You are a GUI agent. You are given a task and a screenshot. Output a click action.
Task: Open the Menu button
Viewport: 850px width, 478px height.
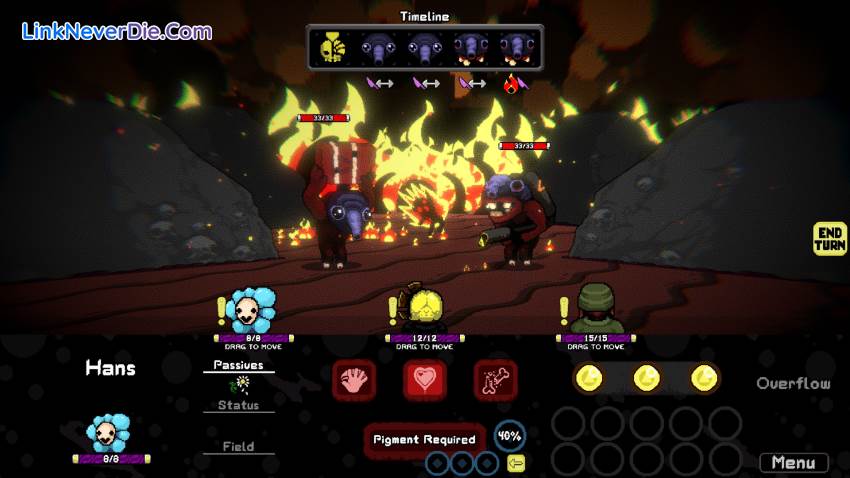(x=794, y=463)
